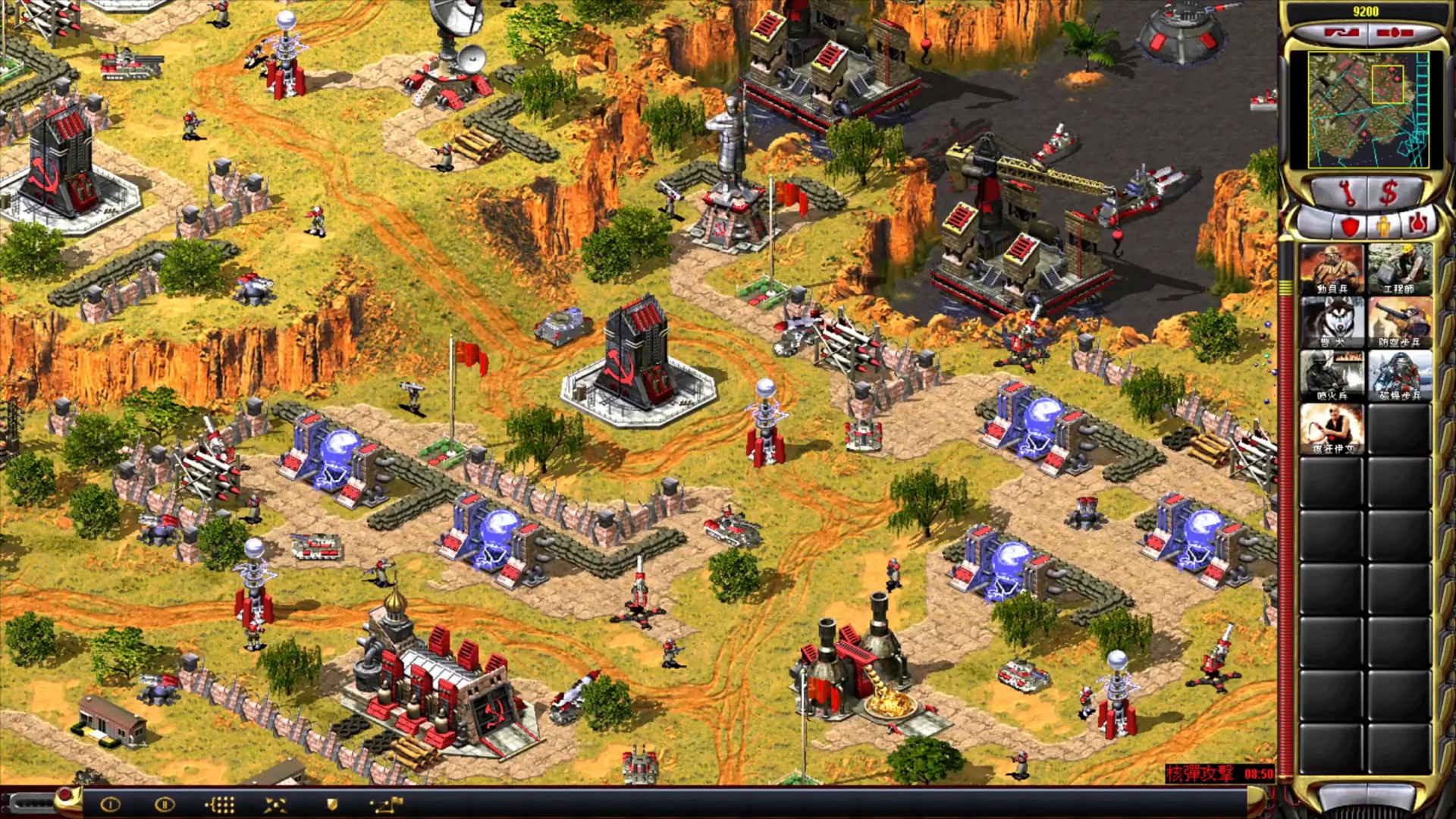Activate the dollar sign sell button
The image size is (1456, 819).
[x=1389, y=194]
